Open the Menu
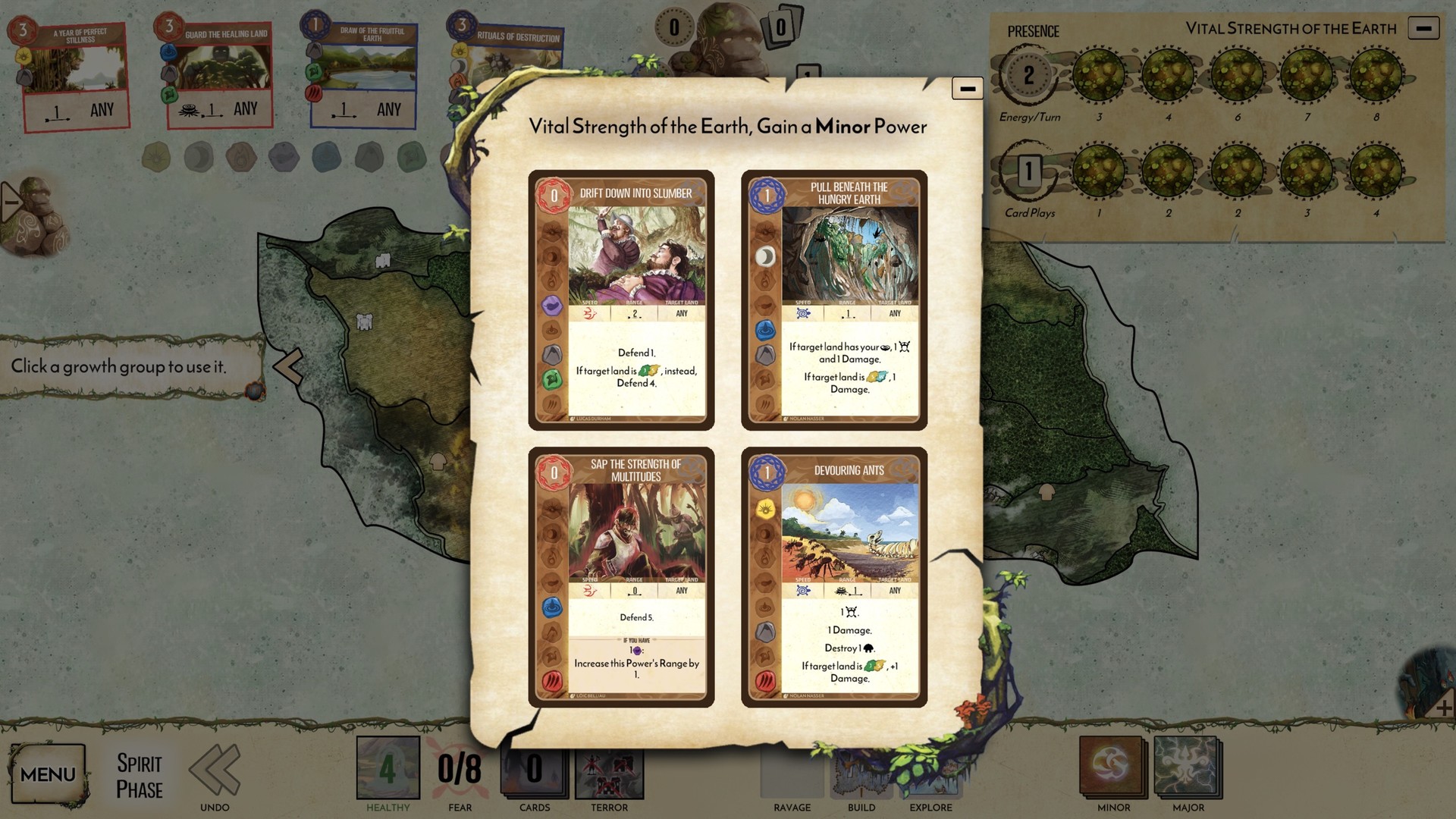 pos(49,774)
